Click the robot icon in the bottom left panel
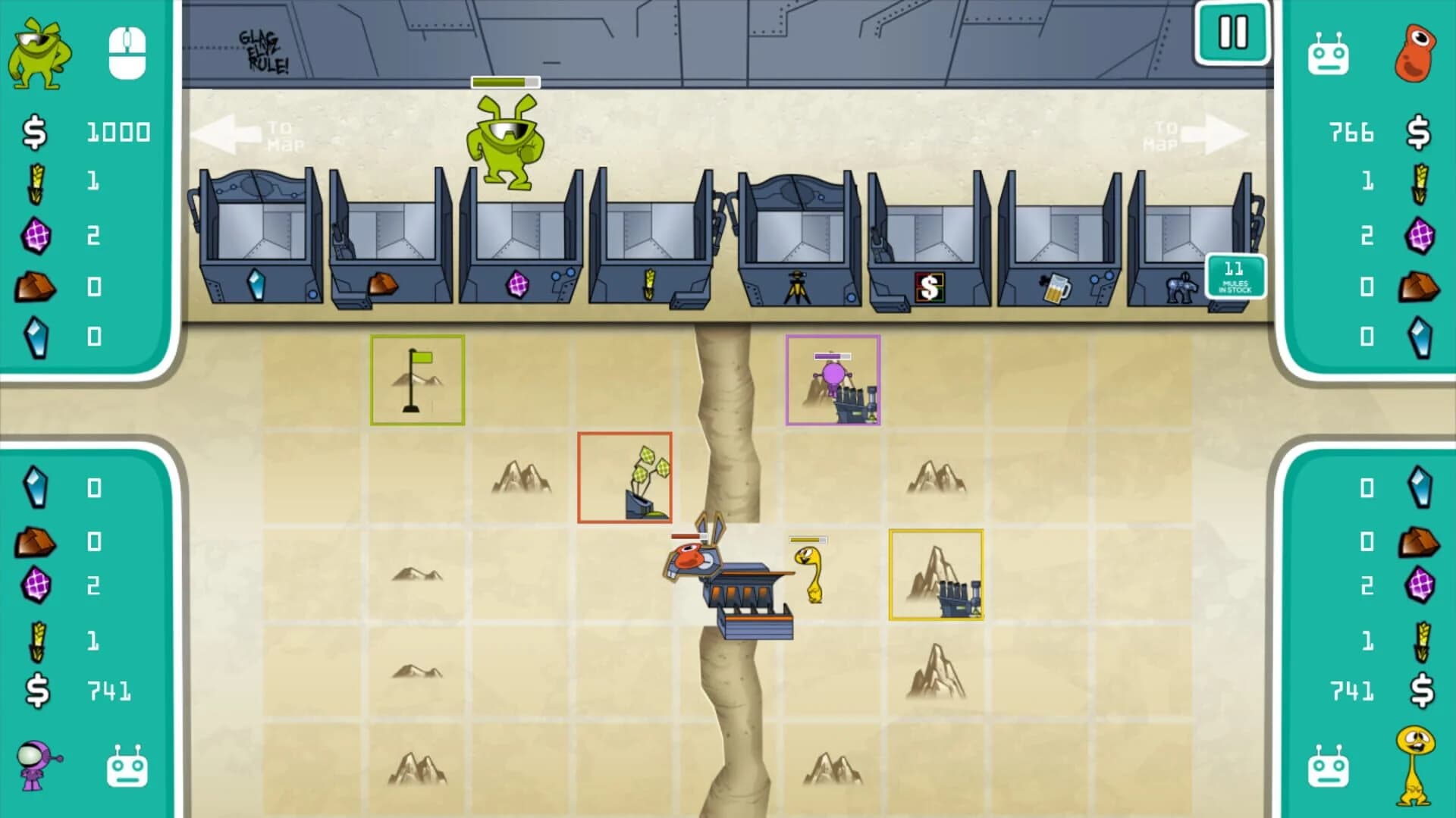1456x818 pixels. click(127, 767)
